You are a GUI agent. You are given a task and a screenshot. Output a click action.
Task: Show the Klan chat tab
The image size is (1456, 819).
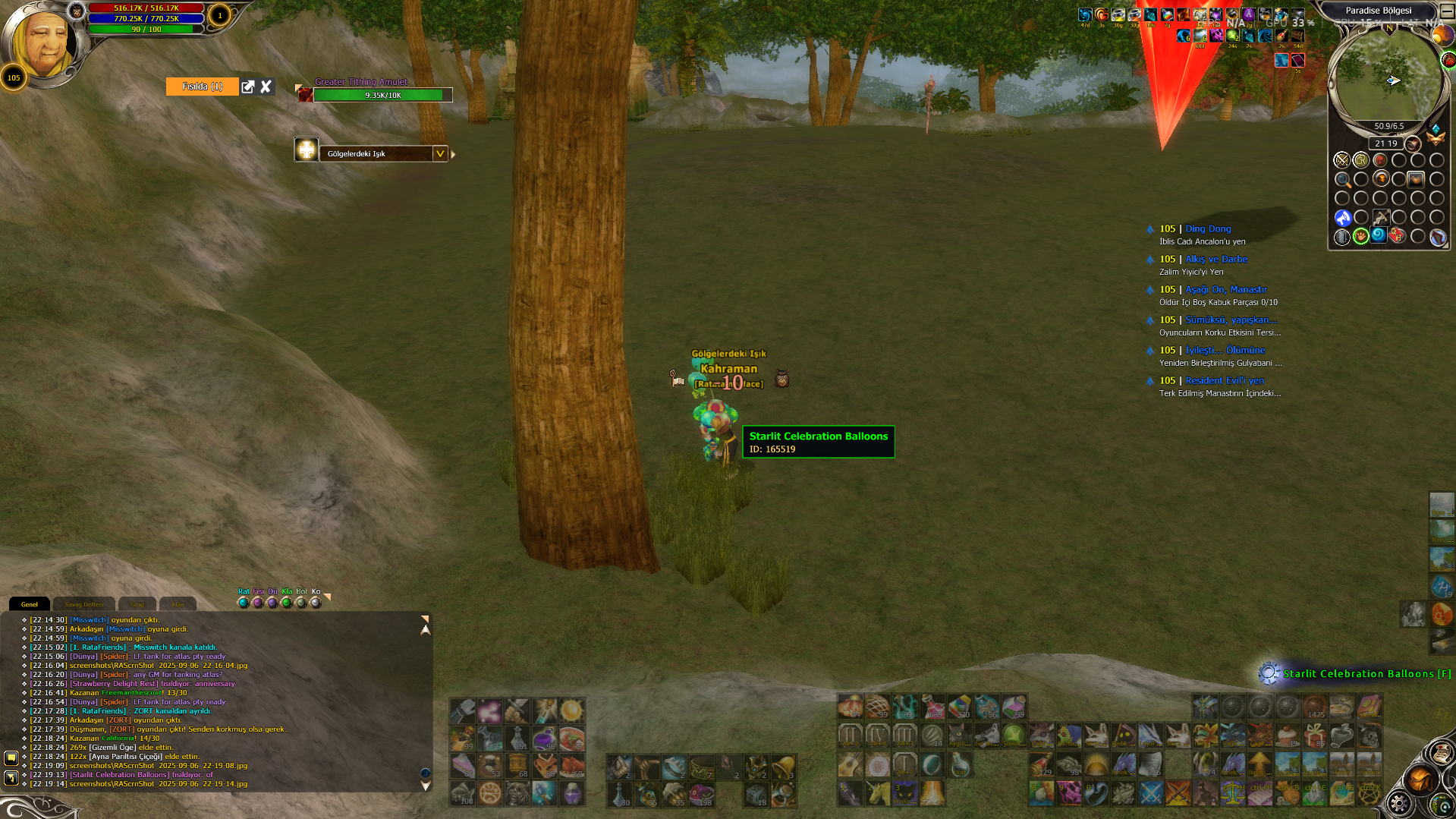178,604
